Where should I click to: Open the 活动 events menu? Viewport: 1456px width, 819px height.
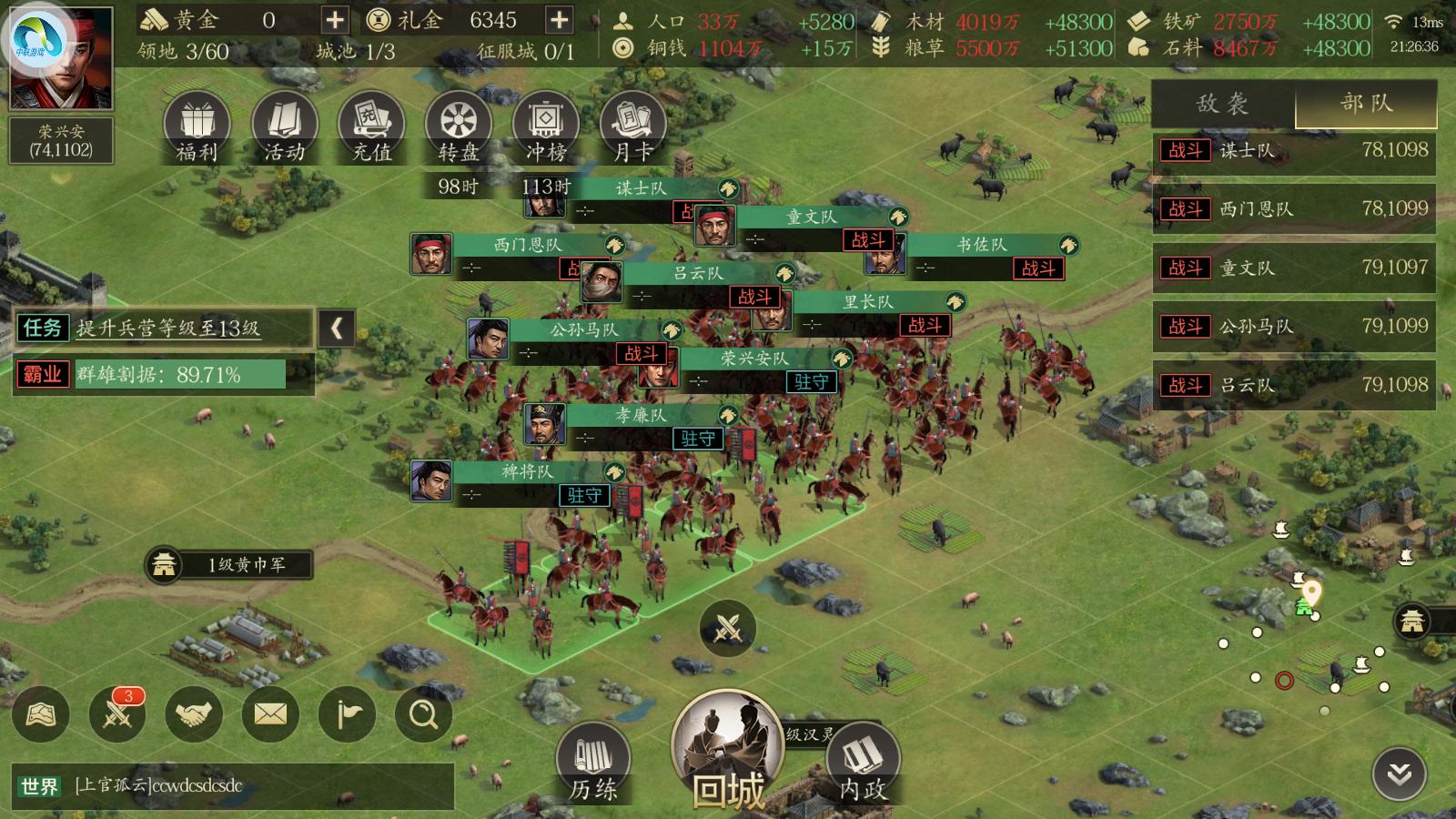[284, 127]
